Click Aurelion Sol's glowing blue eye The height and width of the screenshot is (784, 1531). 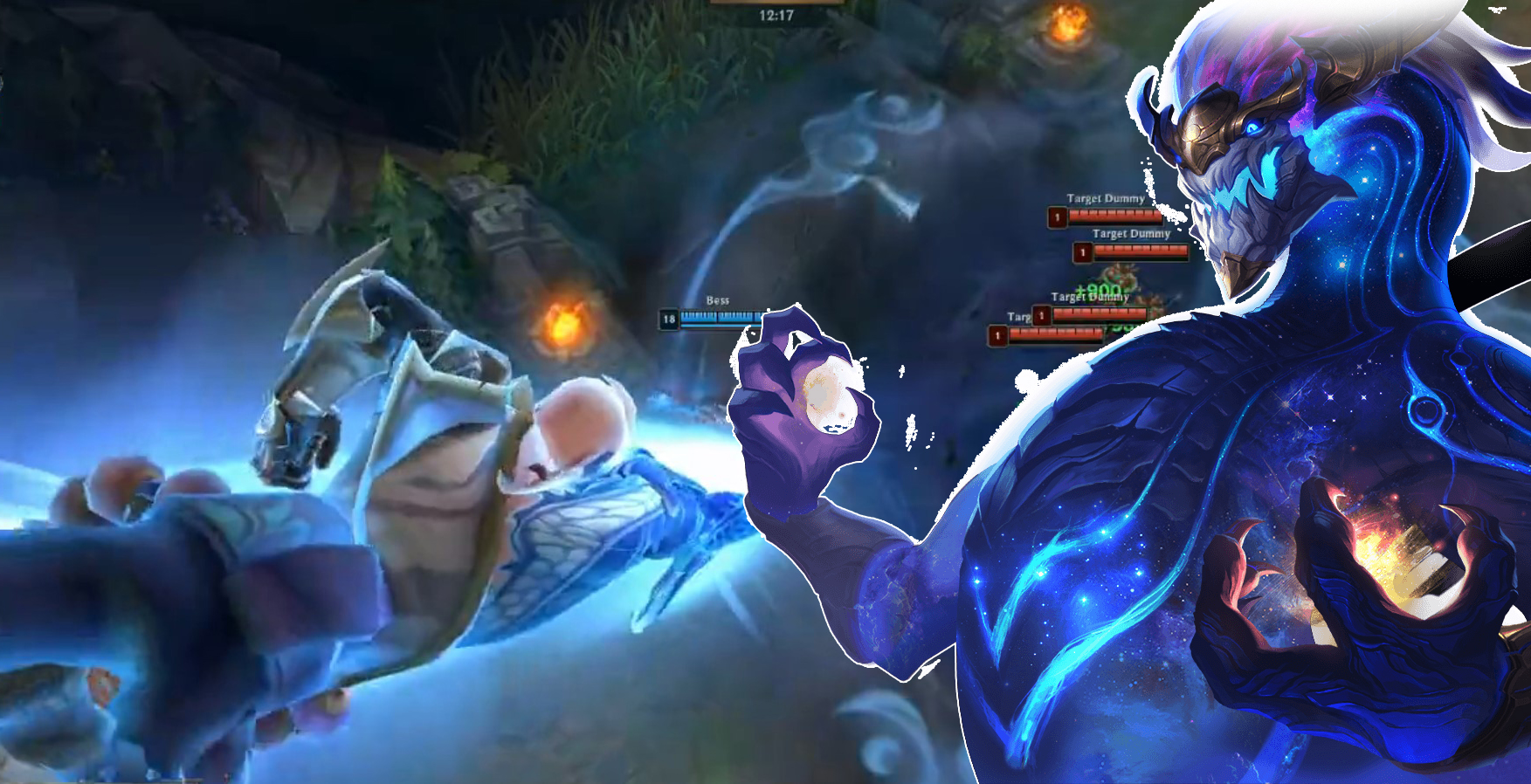(1256, 127)
